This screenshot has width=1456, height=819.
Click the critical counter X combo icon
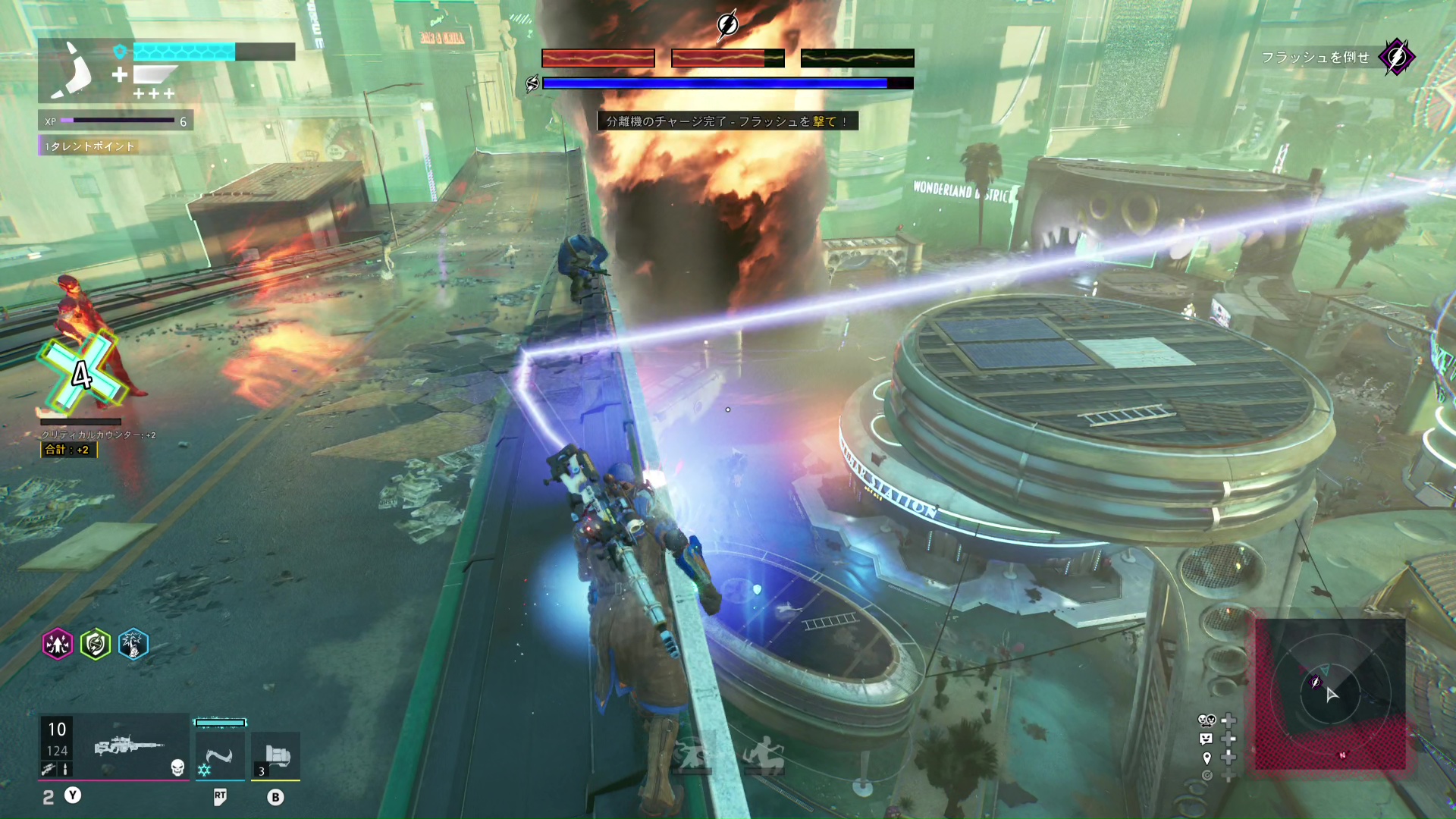[82, 374]
